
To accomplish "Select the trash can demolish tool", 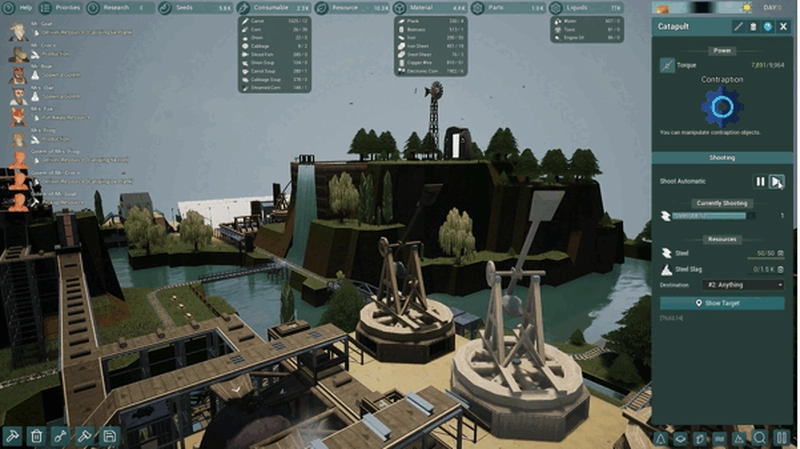I will [x=36, y=436].
